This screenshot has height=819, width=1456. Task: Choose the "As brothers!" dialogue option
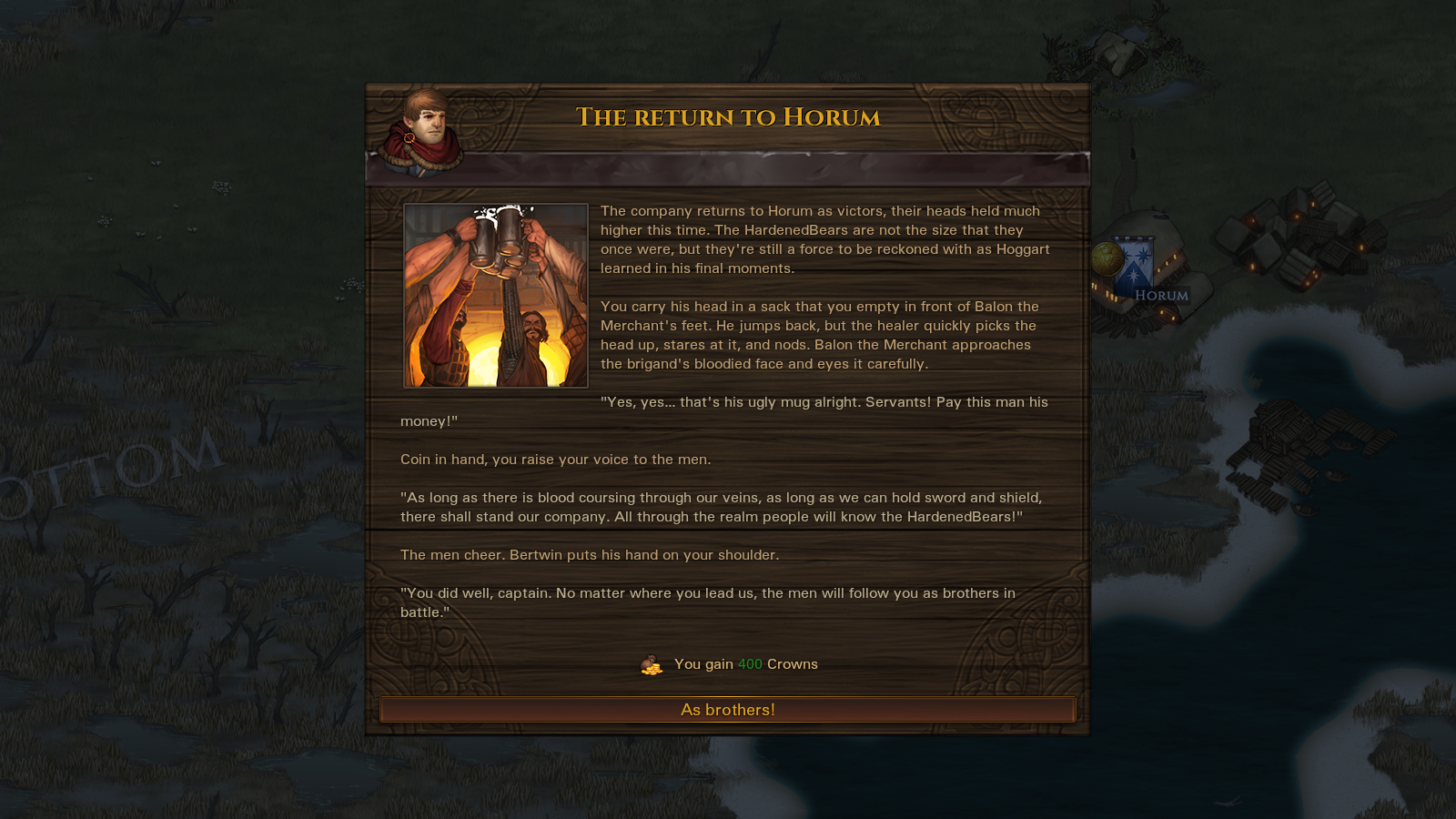(727, 710)
